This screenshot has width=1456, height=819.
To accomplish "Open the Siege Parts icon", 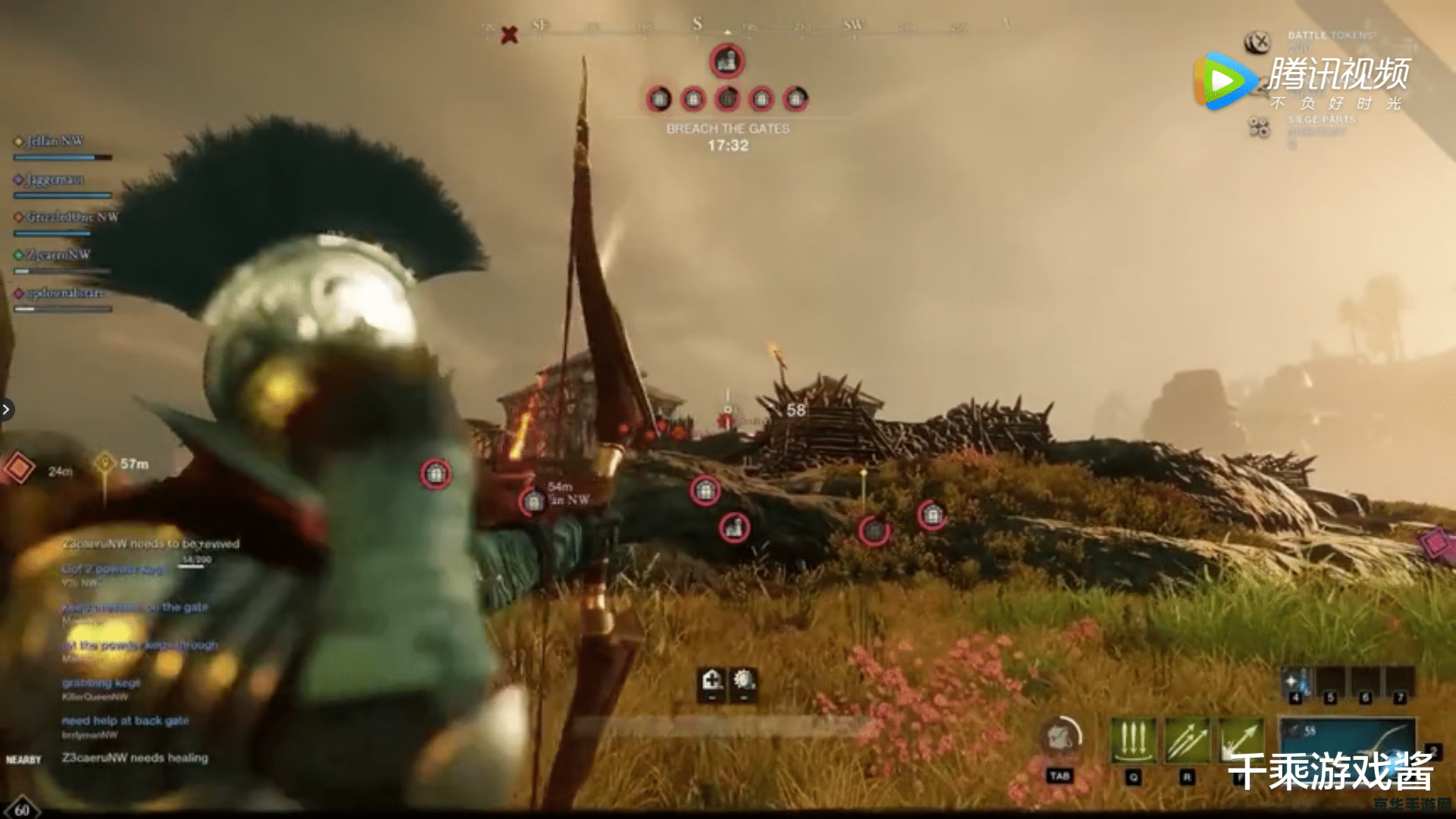I will coord(1259,127).
